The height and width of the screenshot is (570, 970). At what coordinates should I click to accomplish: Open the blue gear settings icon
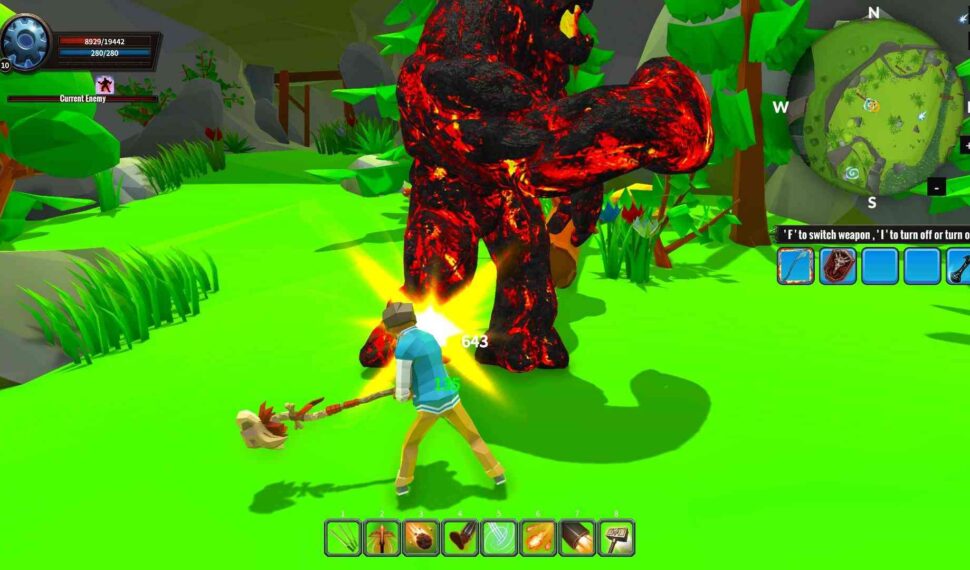point(24,41)
